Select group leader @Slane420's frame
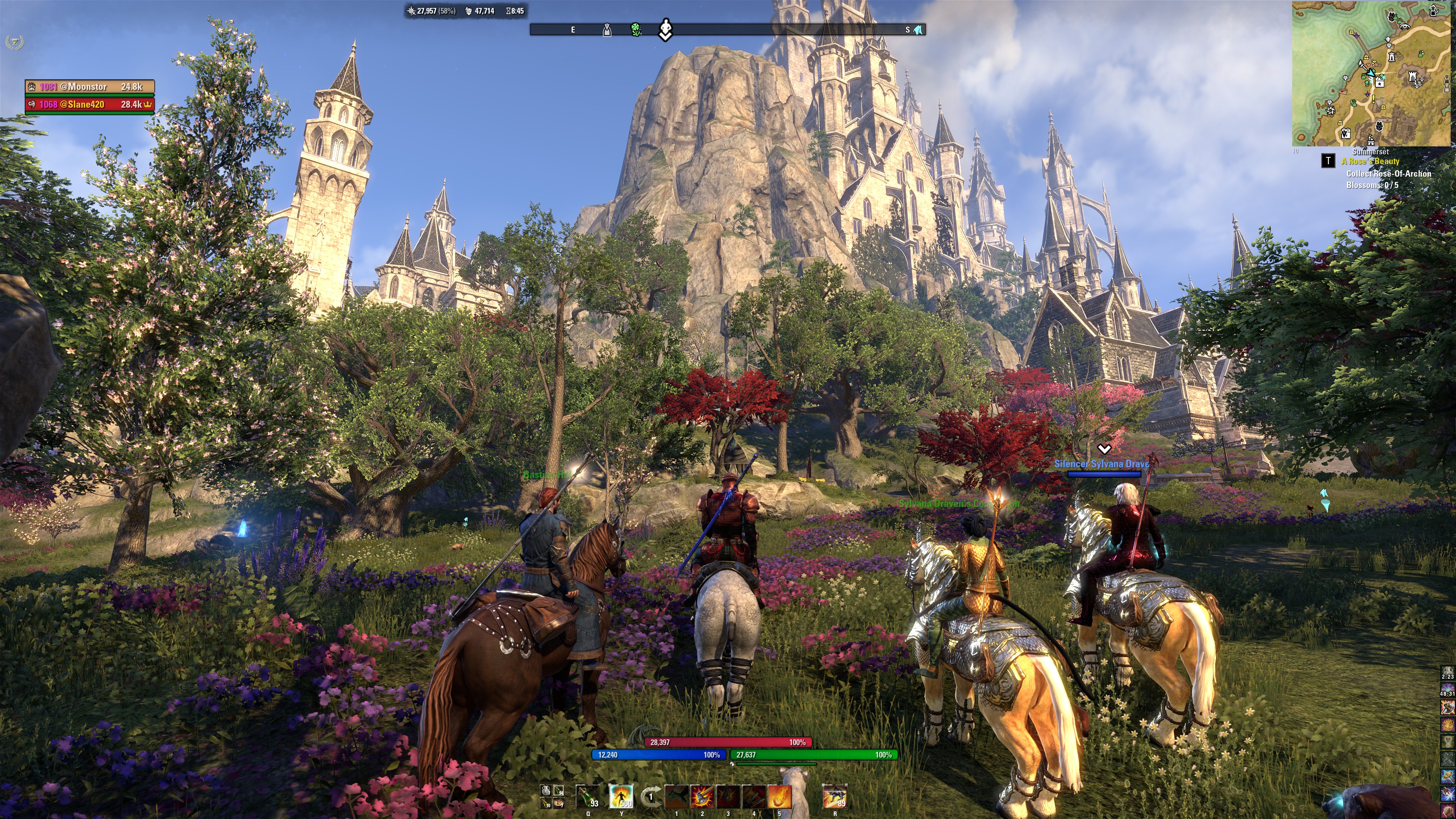Viewport: 1456px width, 819px height. [x=89, y=105]
